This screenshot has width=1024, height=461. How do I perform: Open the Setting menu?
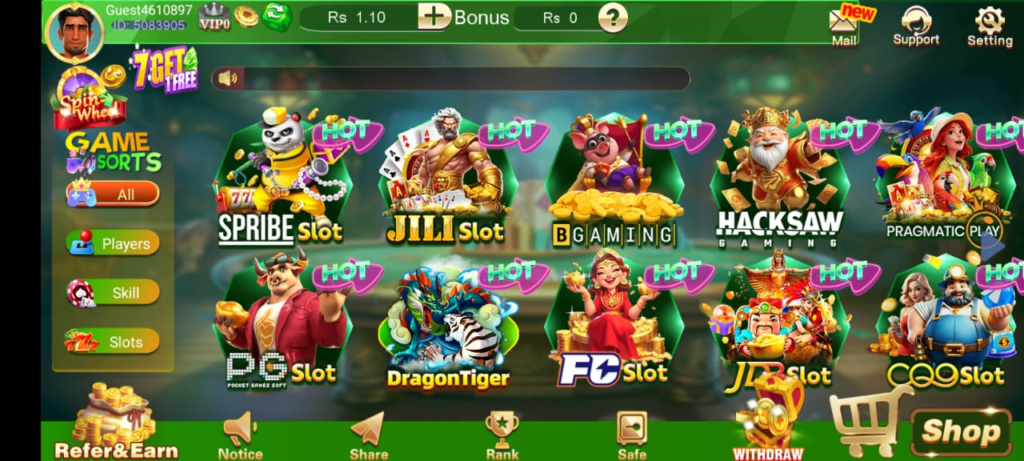pyautogui.click(x=989, y=26)
